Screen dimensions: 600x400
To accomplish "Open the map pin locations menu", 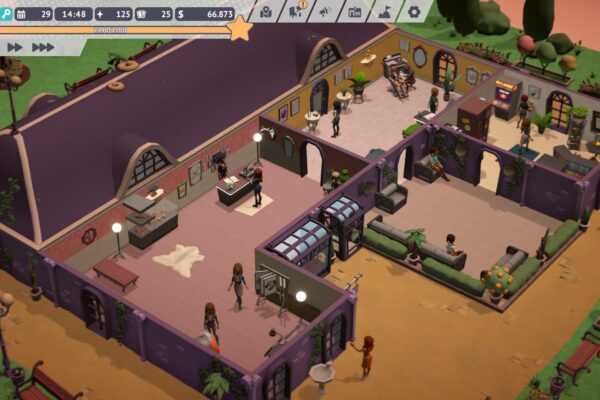I will click(x=266, y=13).
